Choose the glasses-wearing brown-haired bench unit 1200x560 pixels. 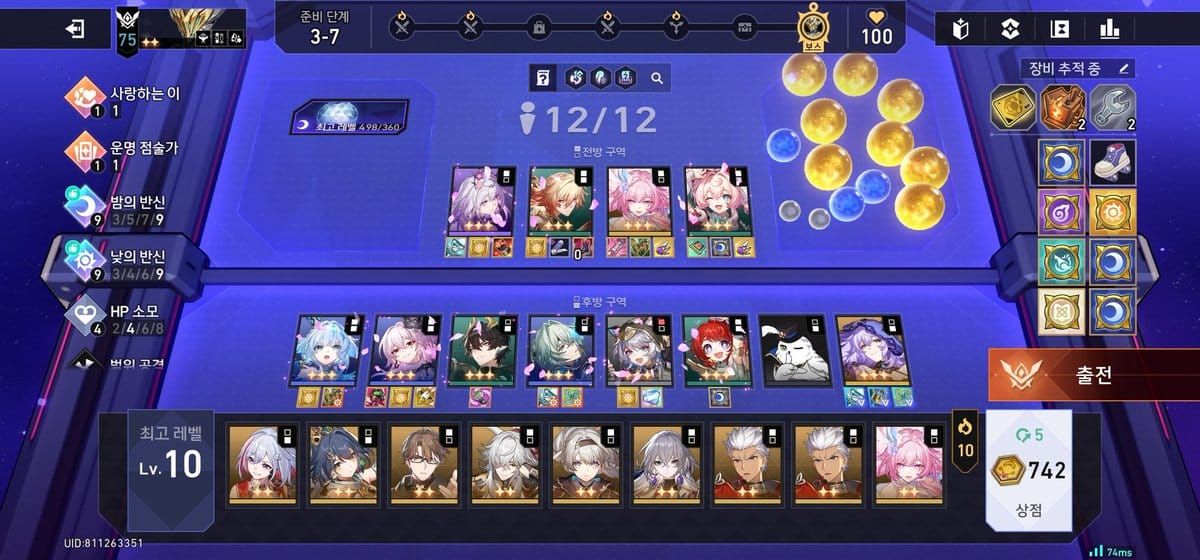[x=424, y=462]
